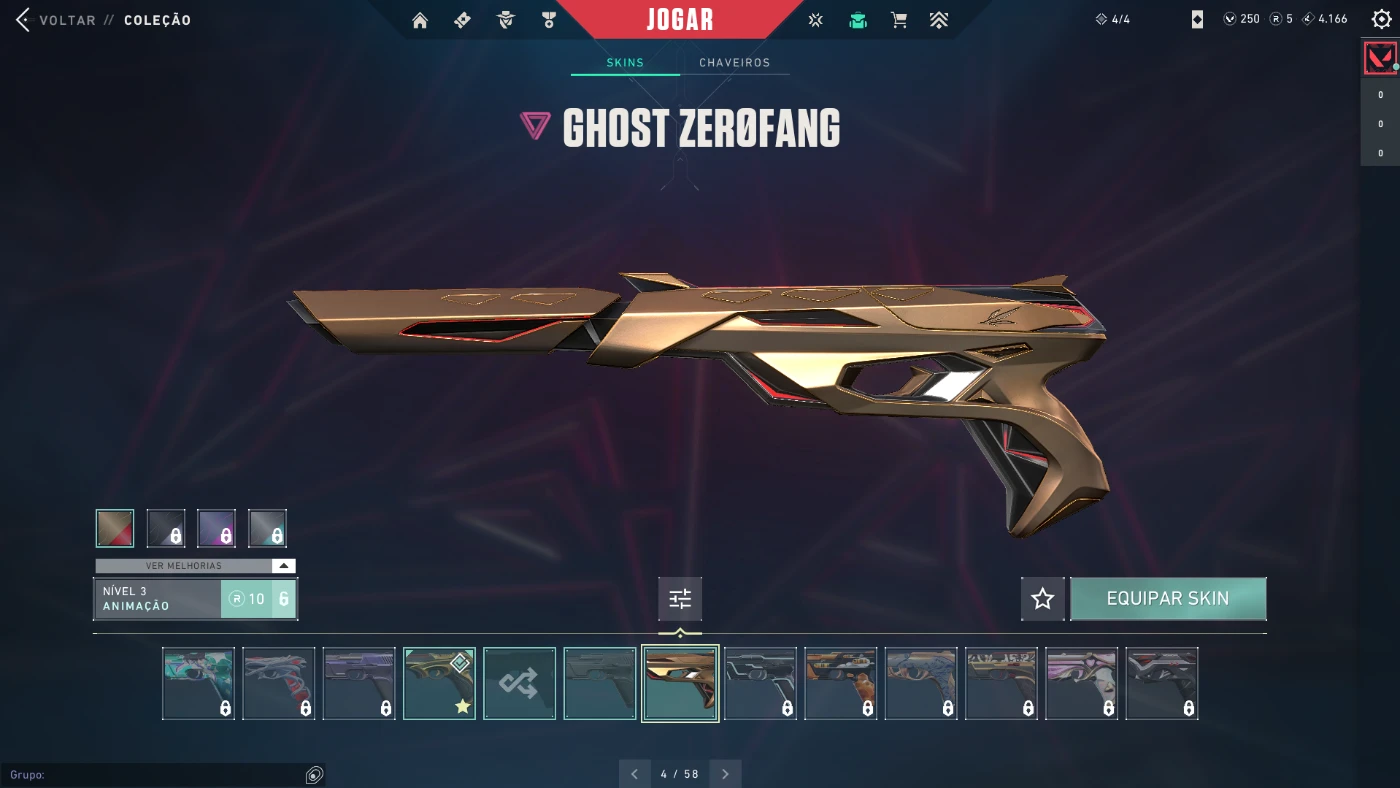The image size is (1400, 788).
Task: Open the collection armory icon in top bar
Action: pyautogui.click(x=857, y=20)
